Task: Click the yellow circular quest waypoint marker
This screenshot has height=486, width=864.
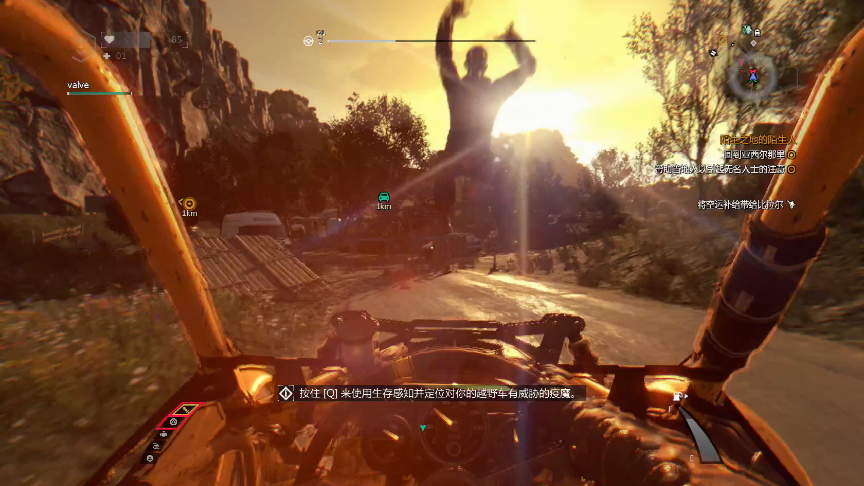Action: 189,203
